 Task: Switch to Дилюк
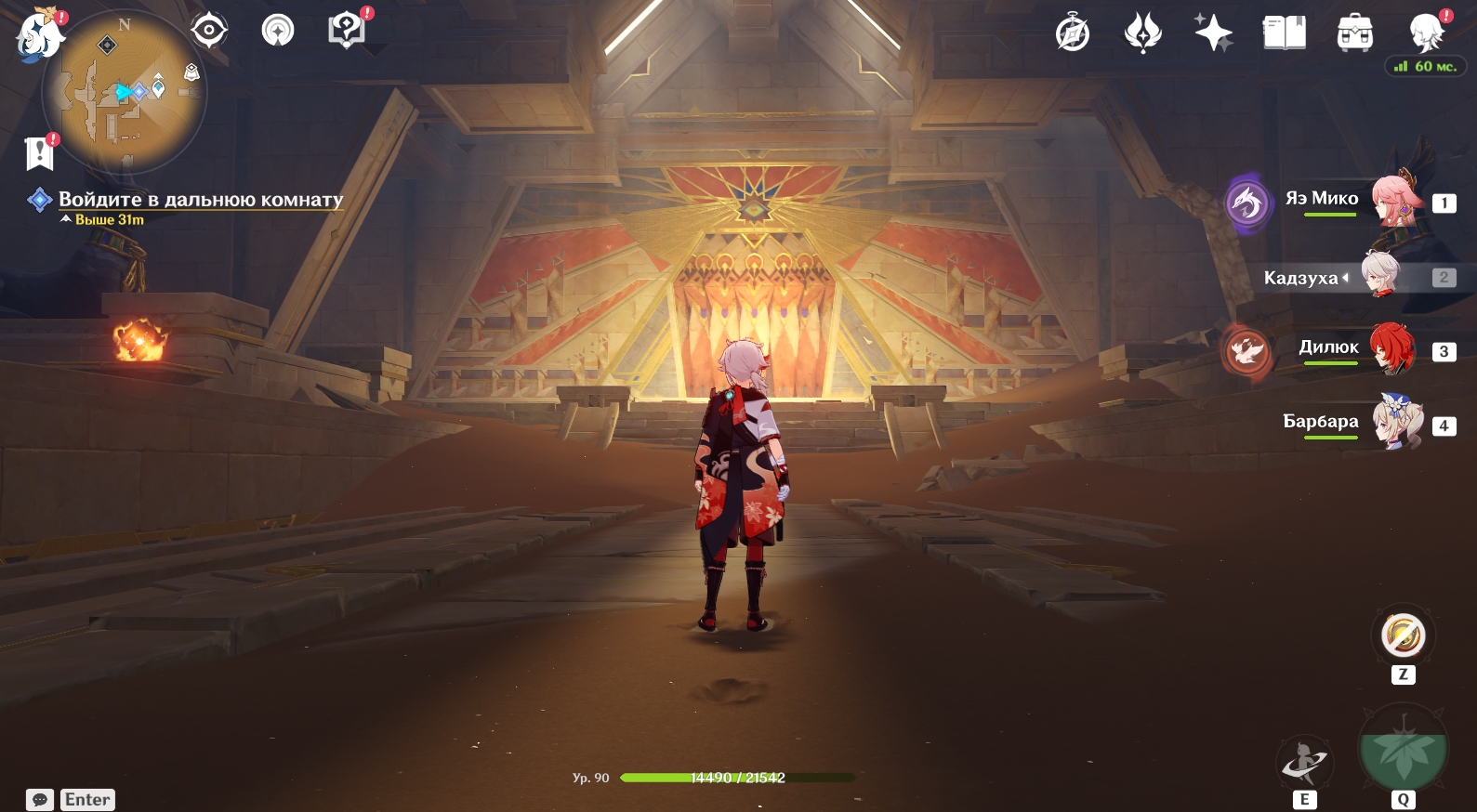click(1391, 349)
